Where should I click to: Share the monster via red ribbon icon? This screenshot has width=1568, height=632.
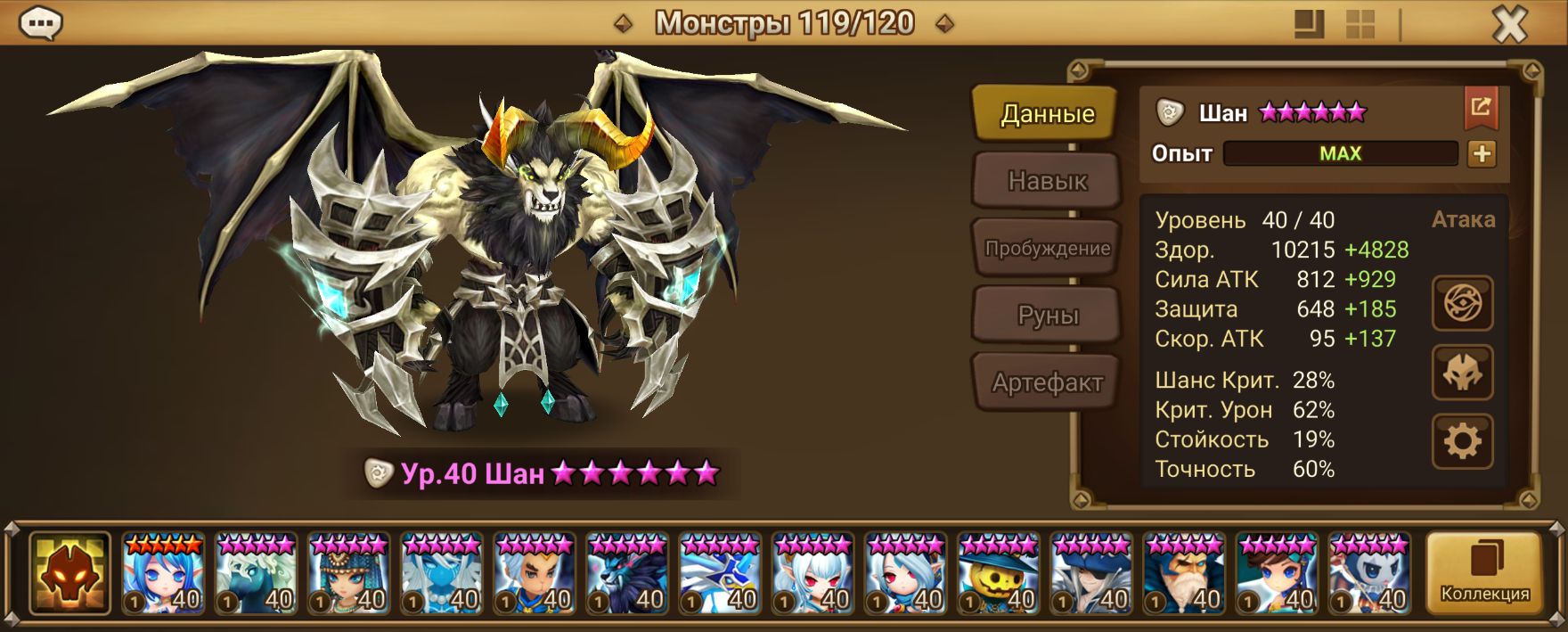[1481, 108]
